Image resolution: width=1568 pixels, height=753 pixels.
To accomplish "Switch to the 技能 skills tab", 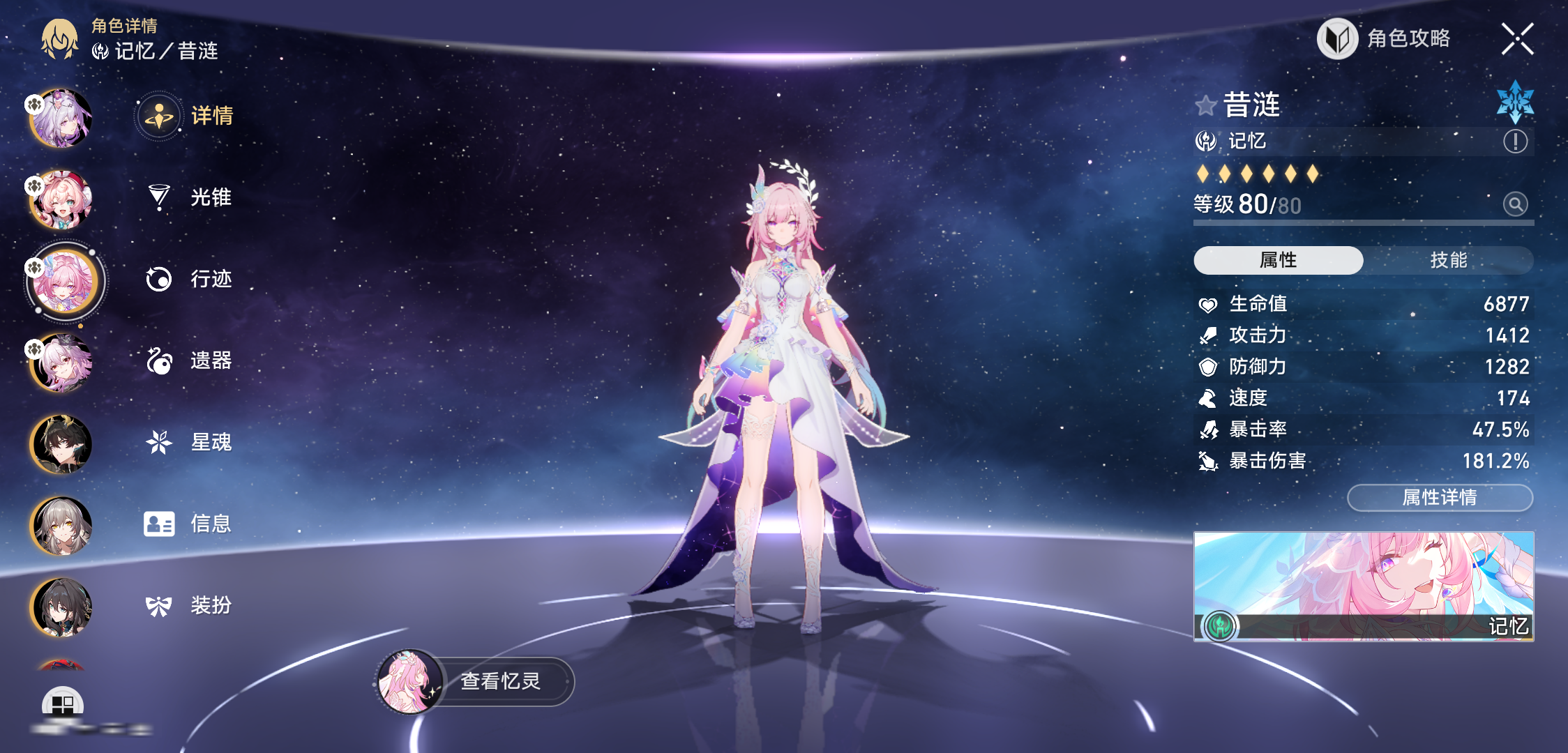I will pos(1448,260).
